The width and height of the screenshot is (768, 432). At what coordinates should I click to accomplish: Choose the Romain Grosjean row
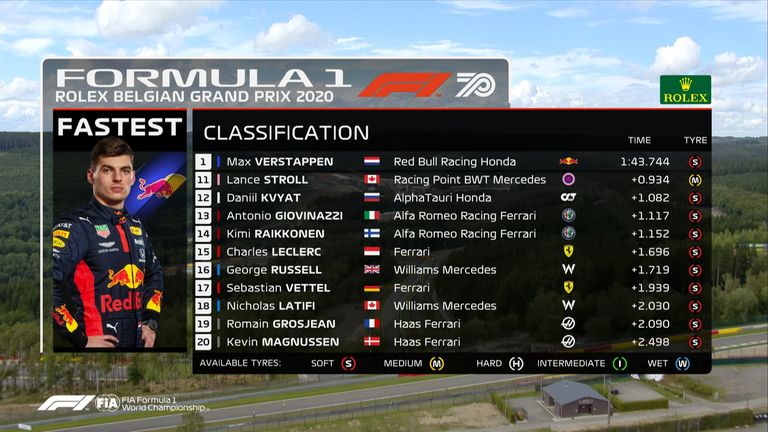[450, 324]
